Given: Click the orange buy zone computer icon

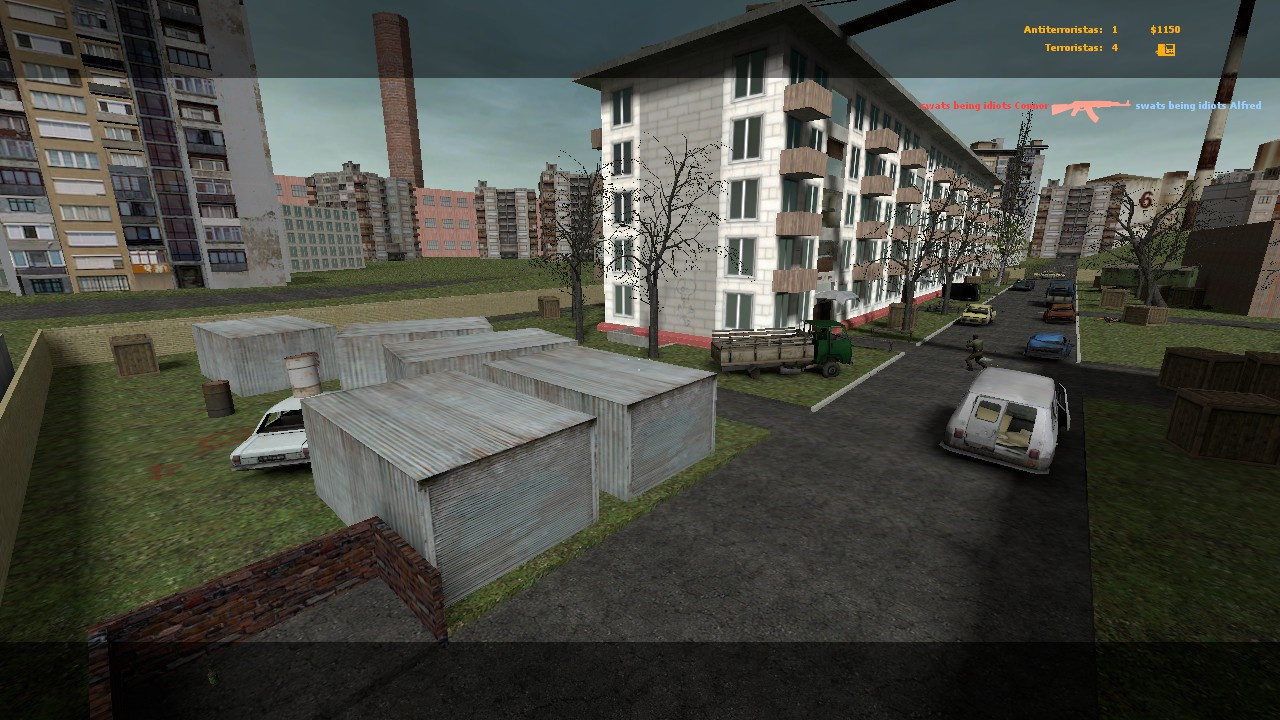Looking at the screenshot, I should pos(1164,48).
